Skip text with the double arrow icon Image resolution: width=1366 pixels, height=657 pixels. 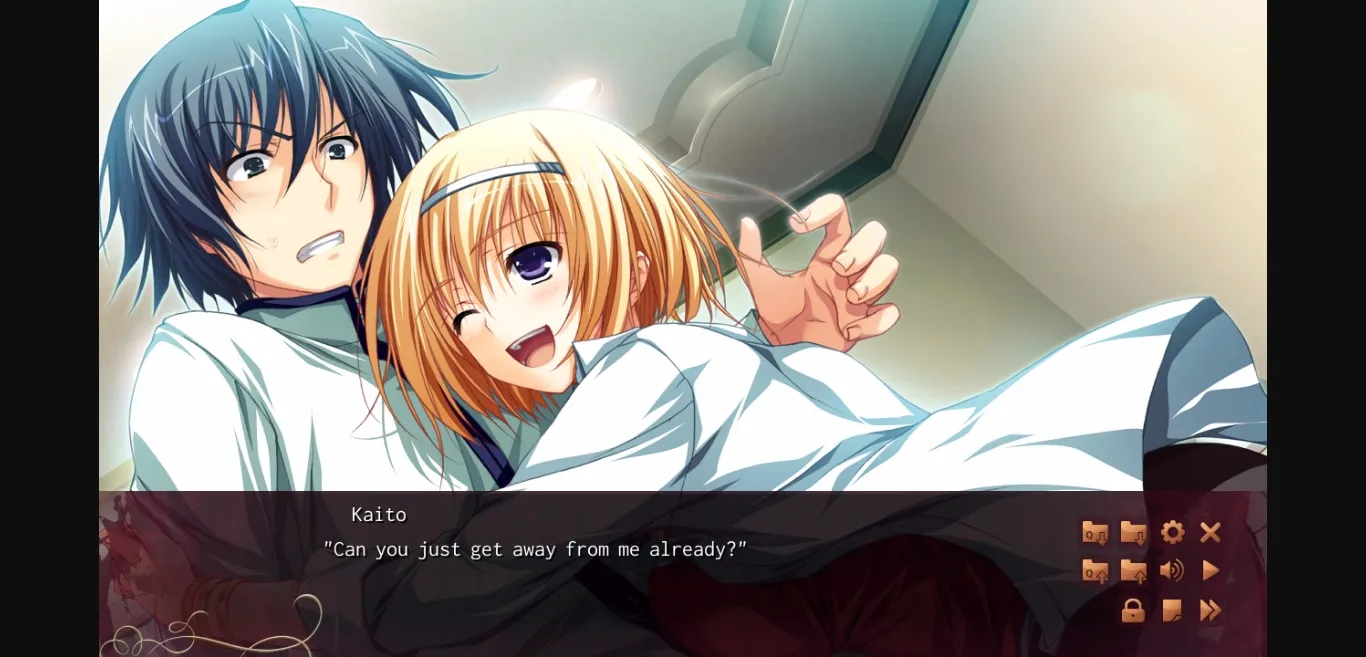click(1210, 610)
